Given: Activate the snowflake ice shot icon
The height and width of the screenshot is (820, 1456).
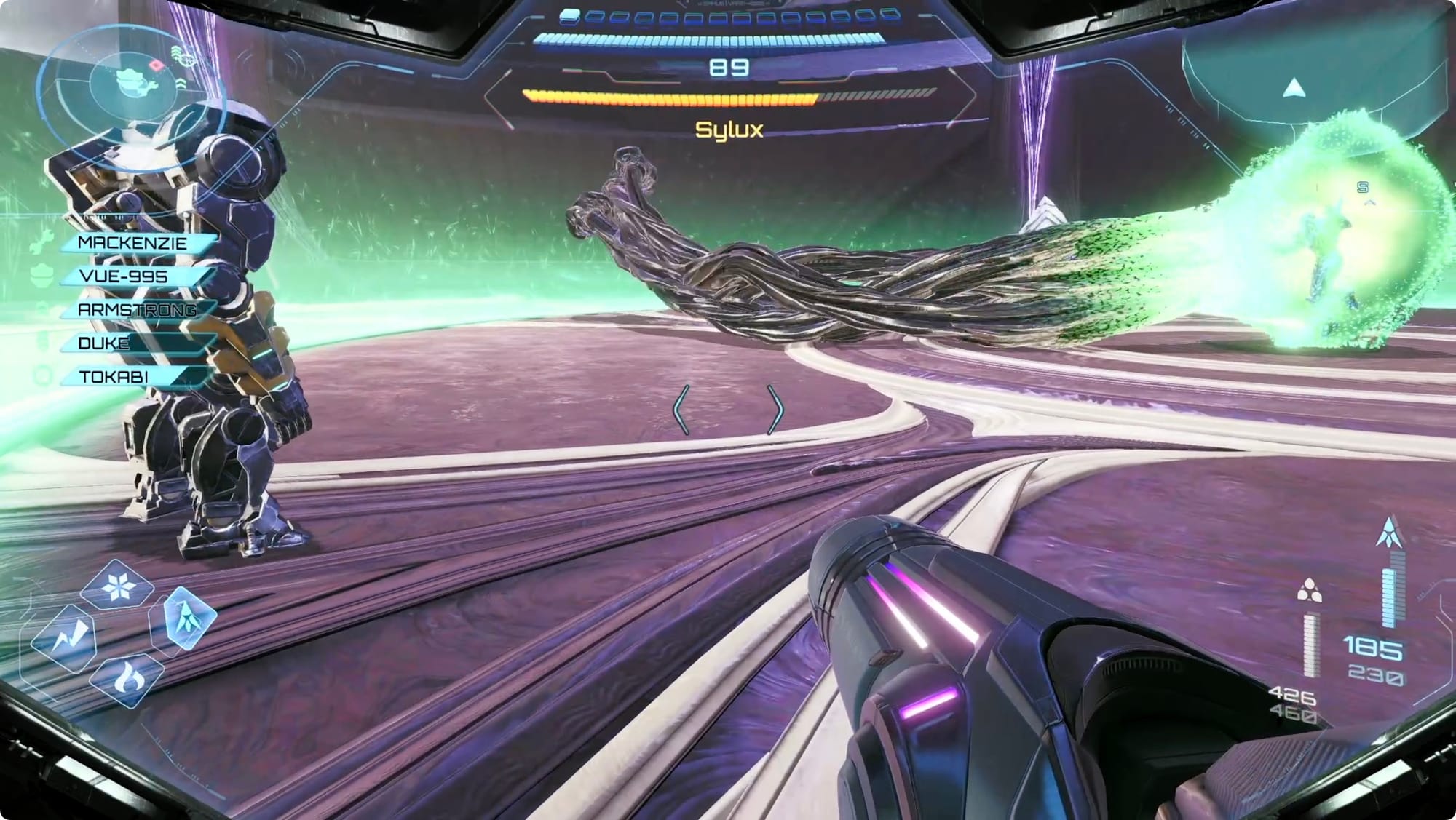Looking at the screenshot, I should coord(117,586).
